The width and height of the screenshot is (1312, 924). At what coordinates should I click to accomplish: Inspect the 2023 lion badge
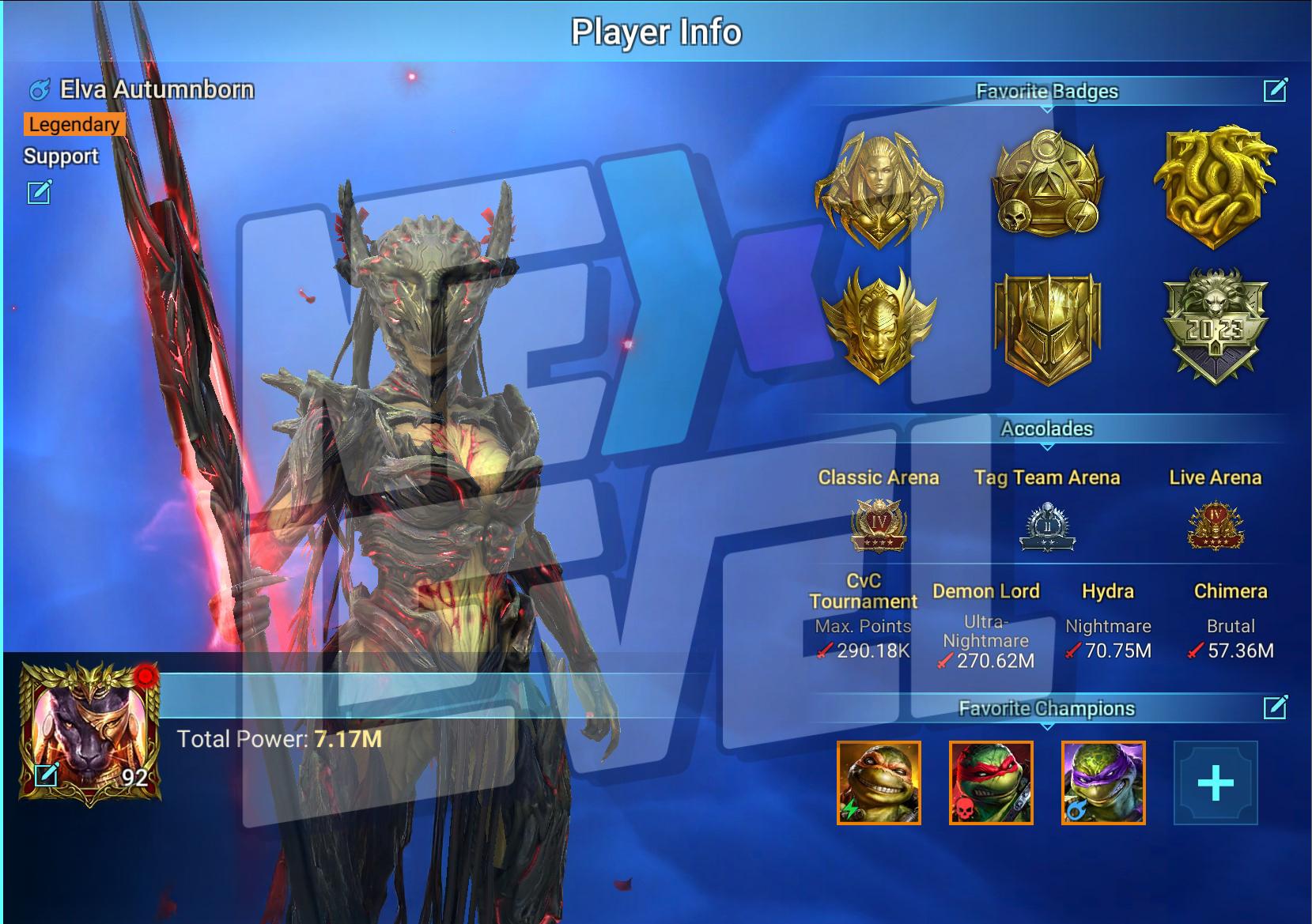pyautogui.click(x=1215, y=326)
